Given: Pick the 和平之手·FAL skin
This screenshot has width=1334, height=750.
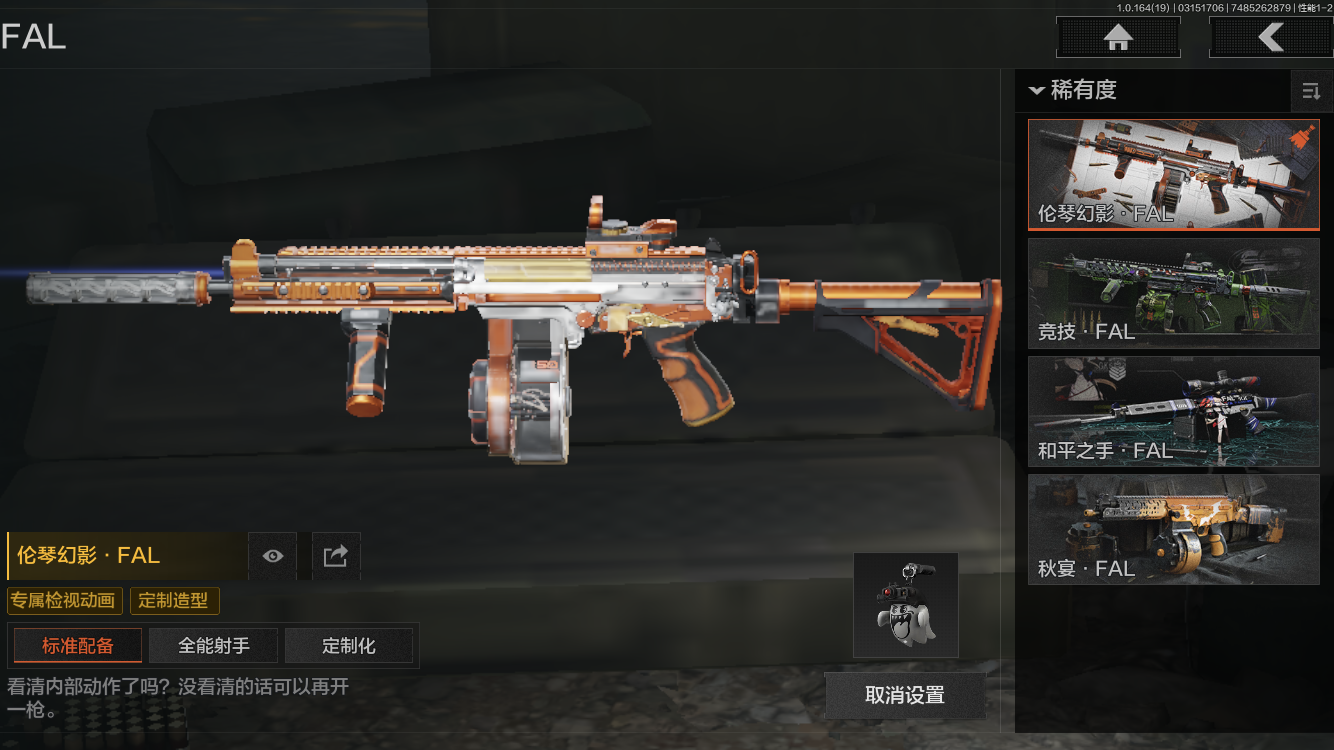Looking at the screenshot, I should [x=1173, y=411].
